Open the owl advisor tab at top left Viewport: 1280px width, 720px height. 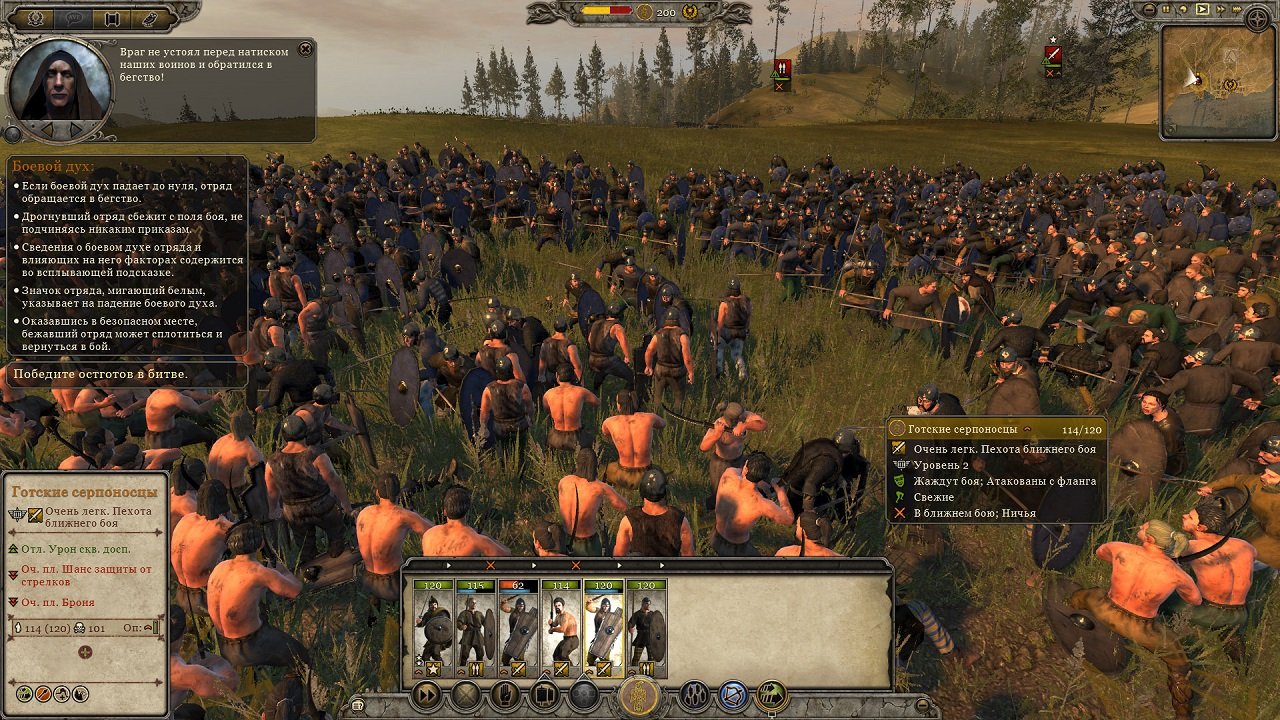(149, 20)
